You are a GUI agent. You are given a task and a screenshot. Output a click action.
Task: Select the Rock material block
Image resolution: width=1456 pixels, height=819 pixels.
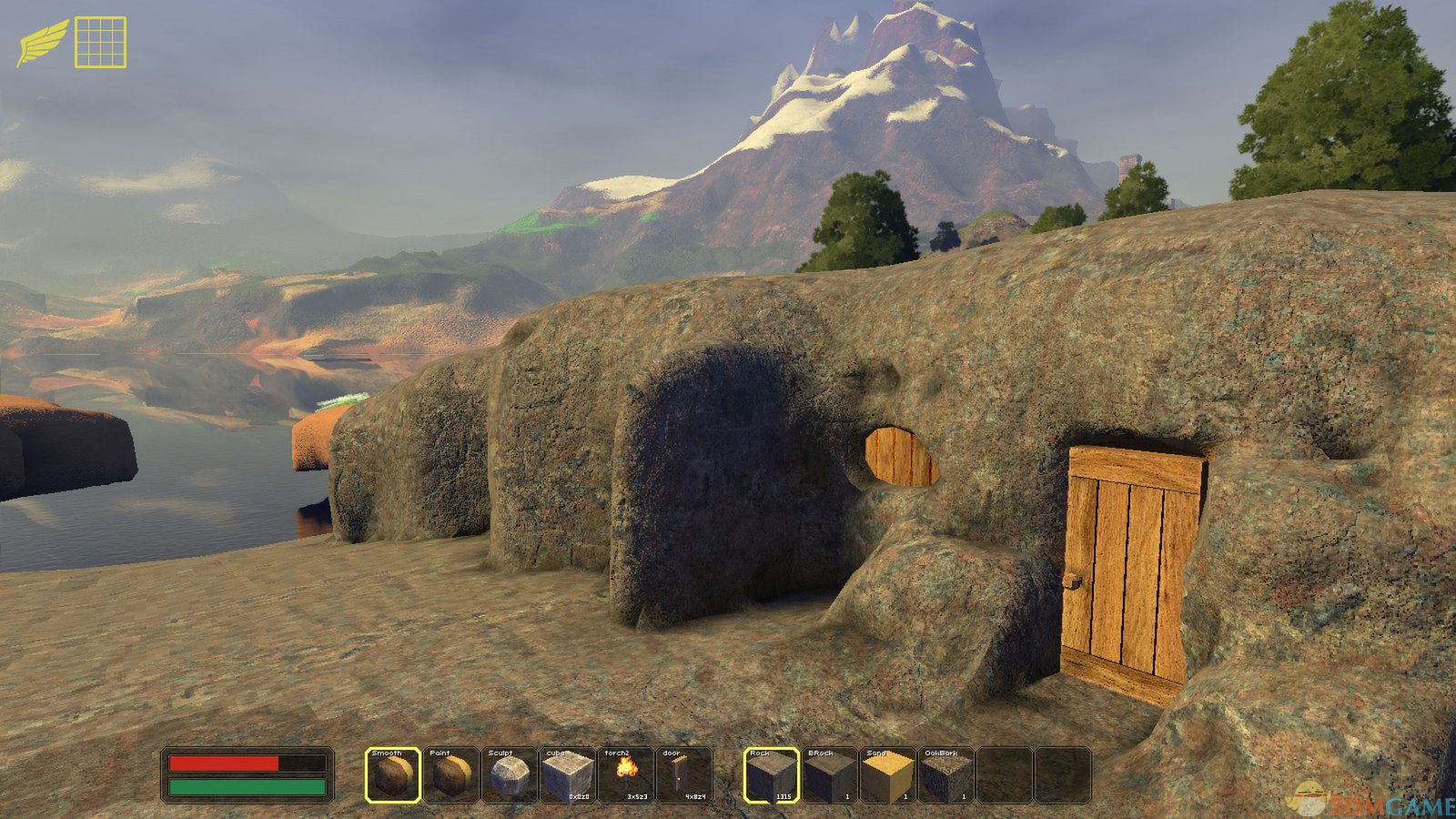(x=772, y=775)
